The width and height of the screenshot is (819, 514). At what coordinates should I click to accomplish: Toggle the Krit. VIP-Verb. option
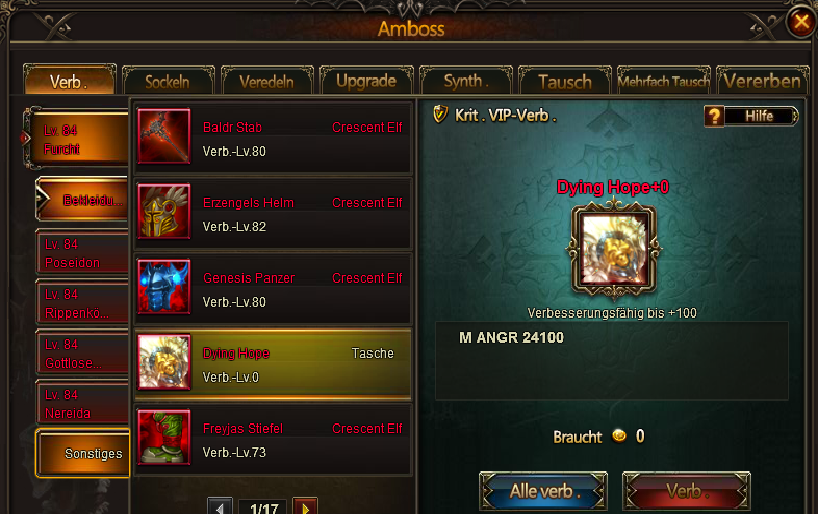[x=439, y=115]
